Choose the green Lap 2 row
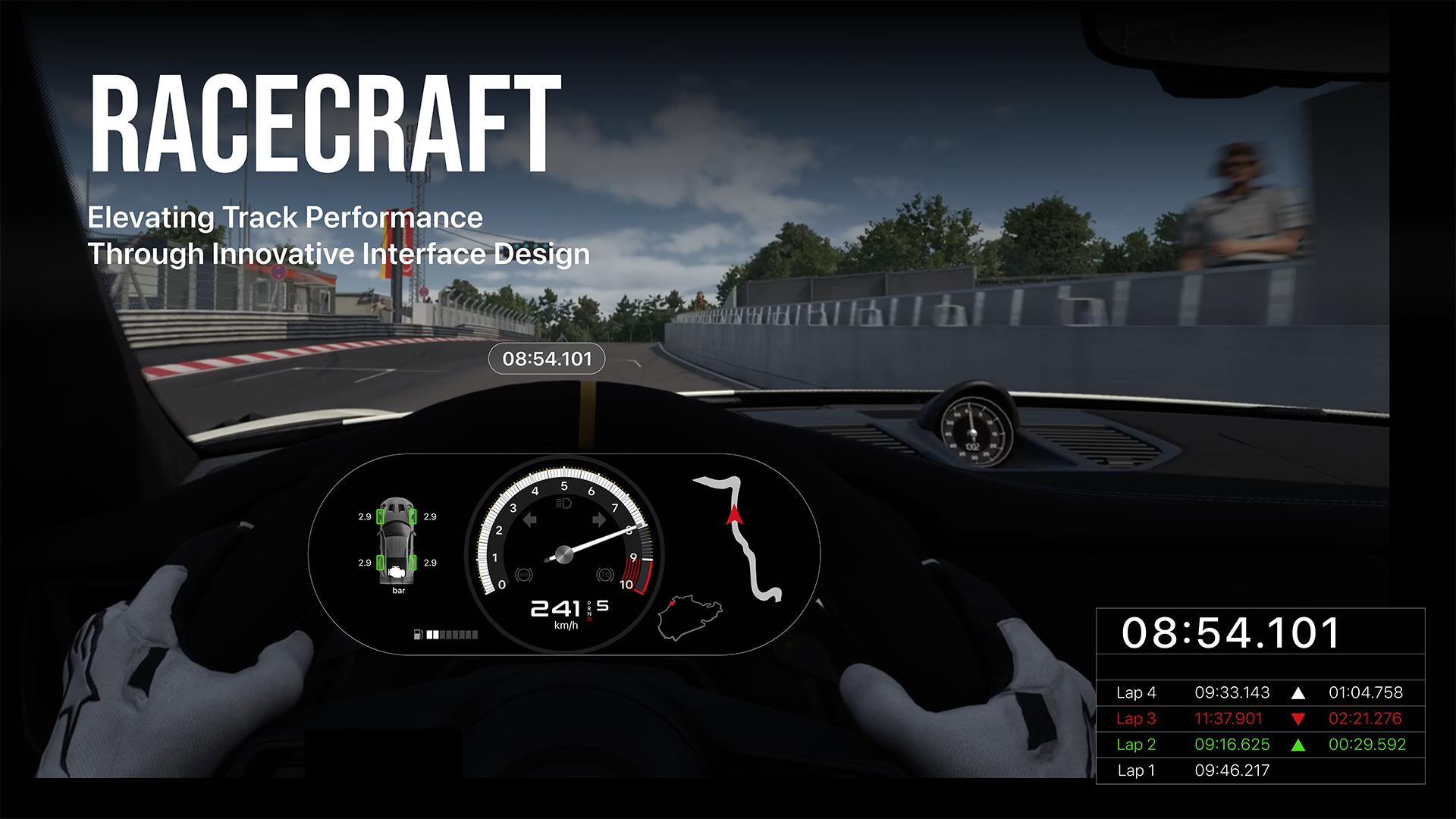The width and height of the screenshot is (1456, 819). 1260,745
